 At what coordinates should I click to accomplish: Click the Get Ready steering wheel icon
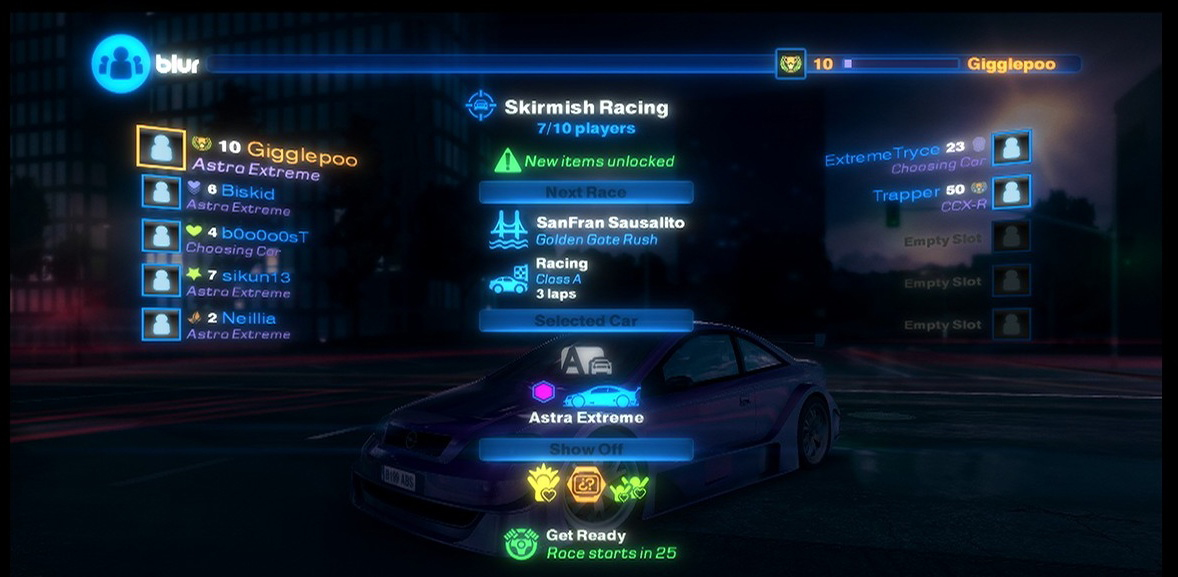[521, 543]
